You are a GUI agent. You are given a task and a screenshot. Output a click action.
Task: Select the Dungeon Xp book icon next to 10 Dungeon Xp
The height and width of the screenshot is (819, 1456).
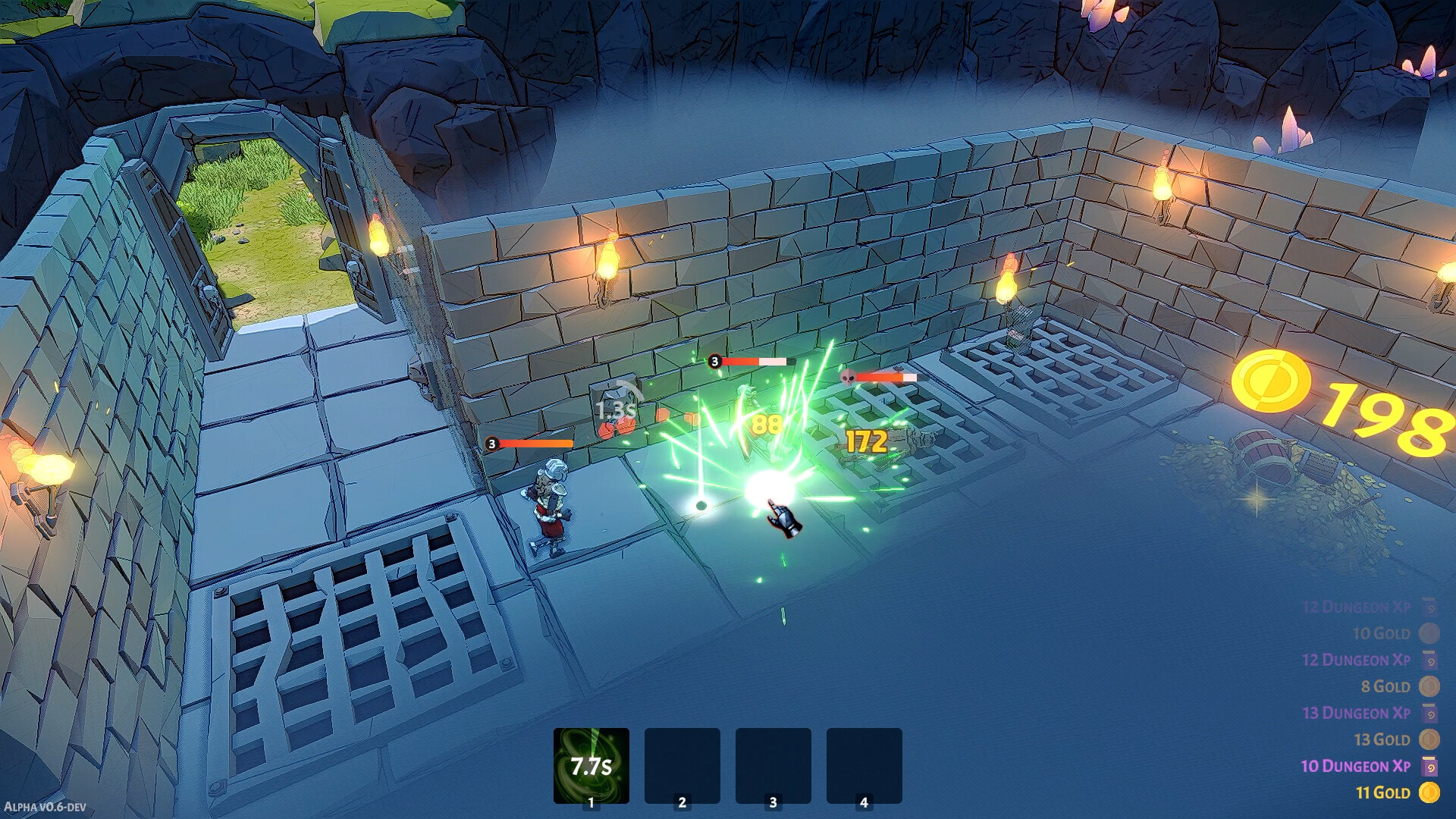tap(1428, 766)
